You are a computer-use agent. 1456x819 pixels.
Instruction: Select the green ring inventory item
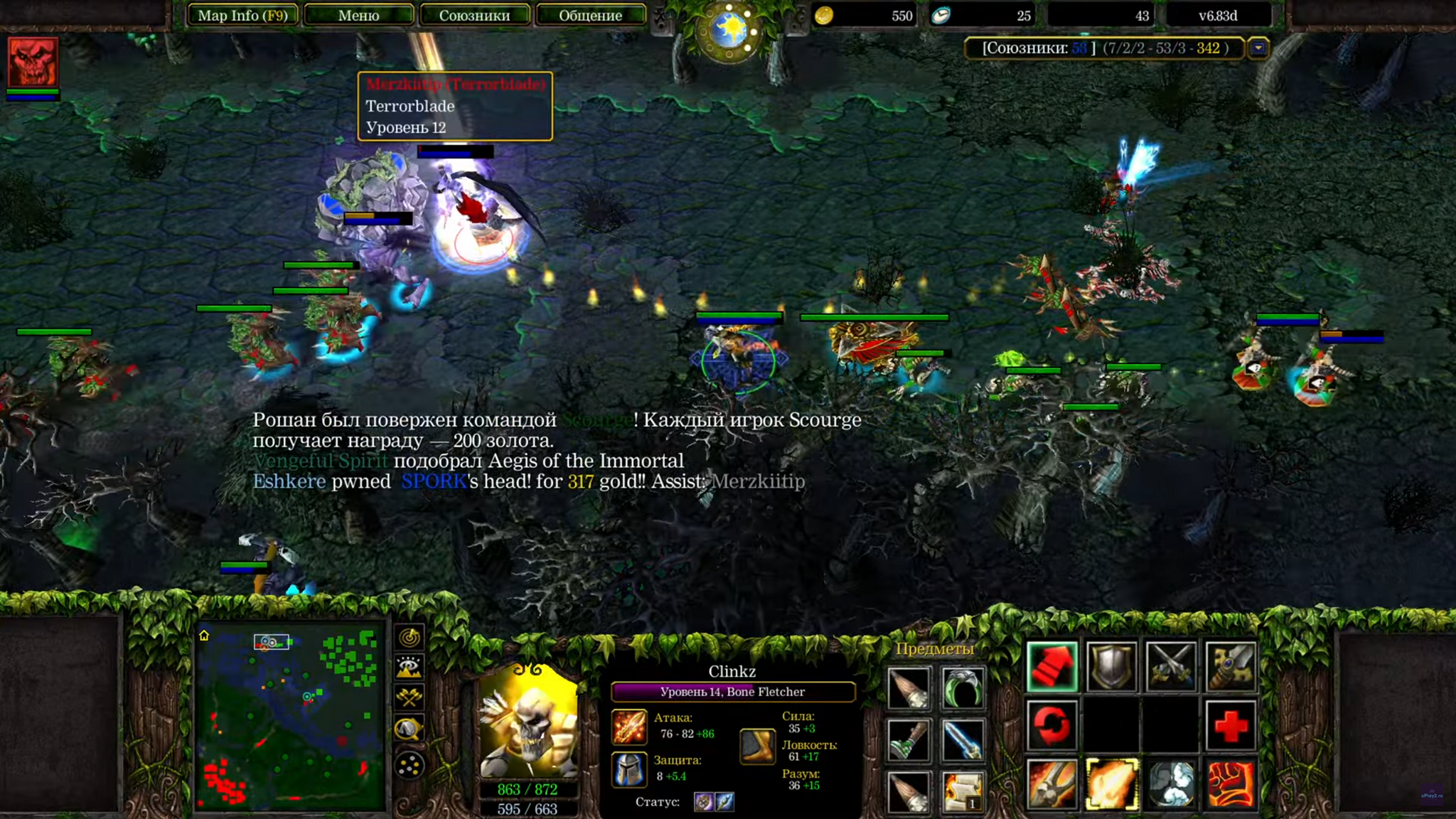[963, 687]
